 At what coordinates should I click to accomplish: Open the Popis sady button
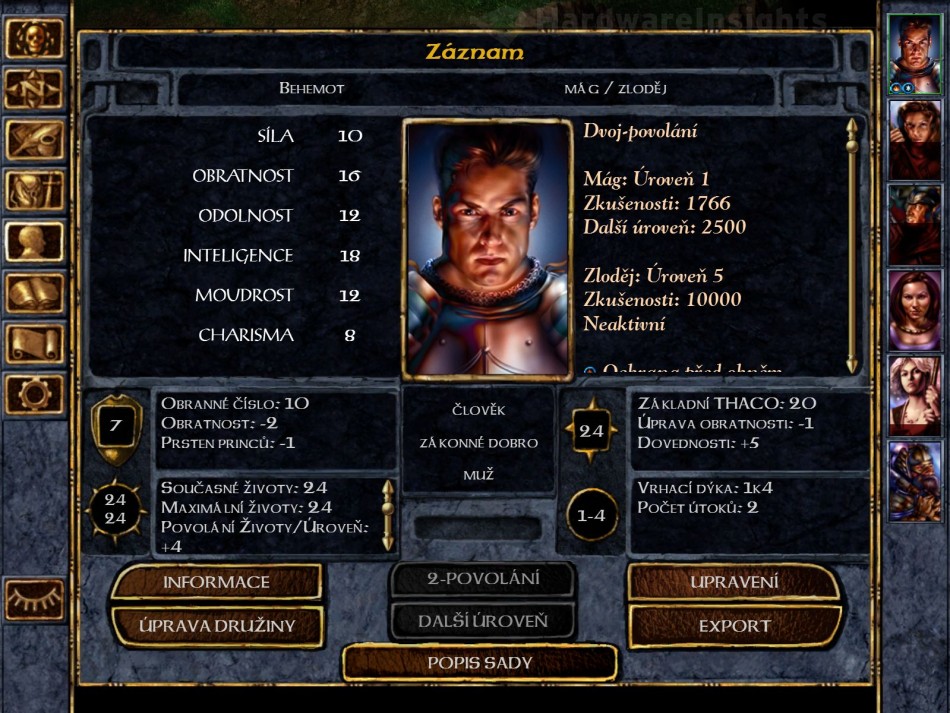click(x=480, y=662)
